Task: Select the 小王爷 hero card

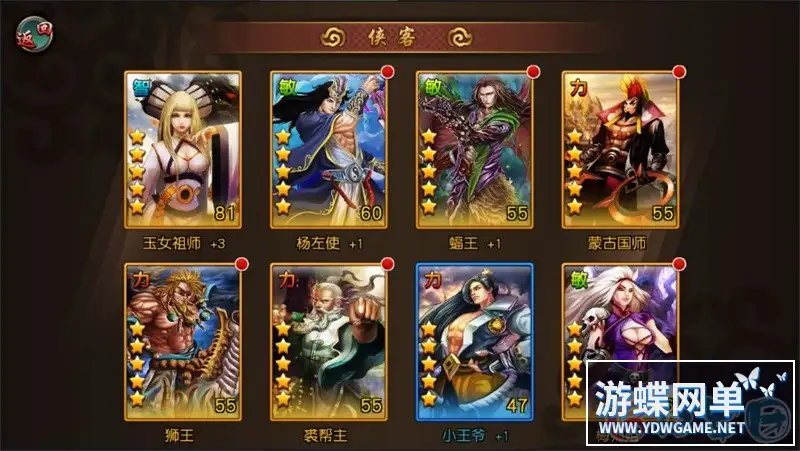Action: point(475,342)
